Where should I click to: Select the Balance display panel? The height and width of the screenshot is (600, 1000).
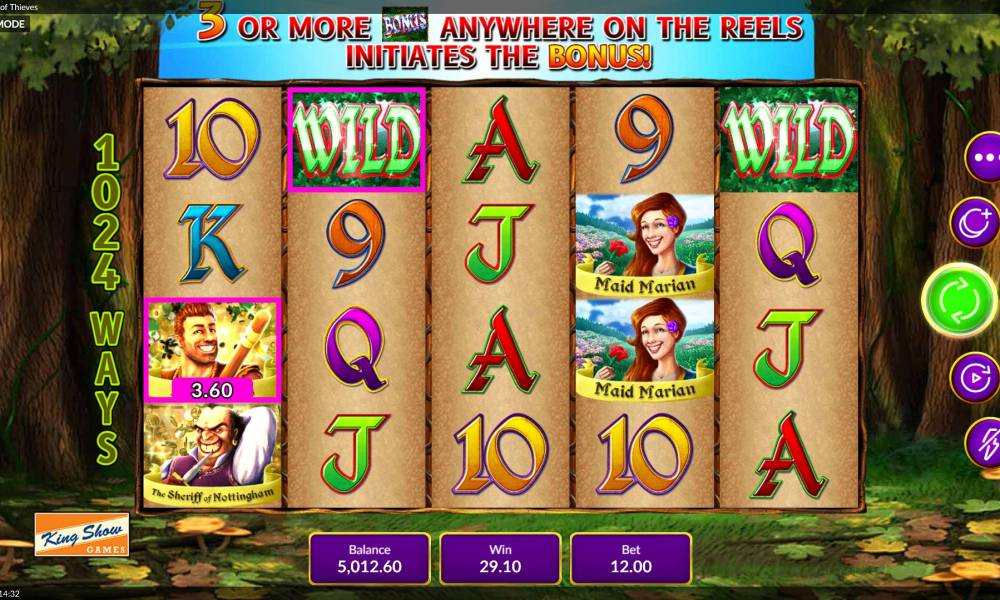coord(369,558)
